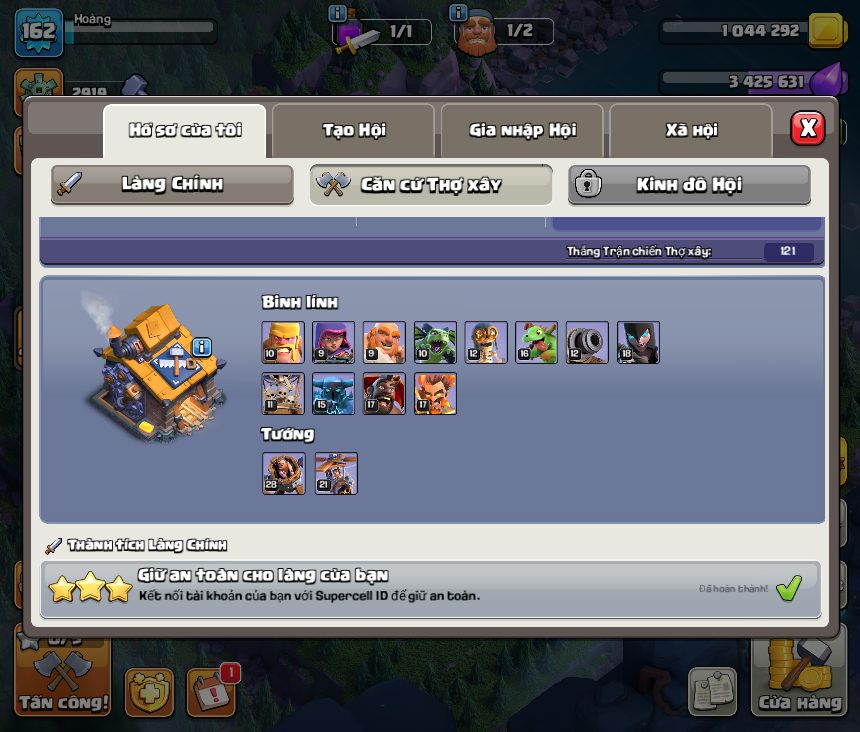Open the locked Kinh đô Hội view
Viewport: 860px width, 732px height.
coord(689,184)
